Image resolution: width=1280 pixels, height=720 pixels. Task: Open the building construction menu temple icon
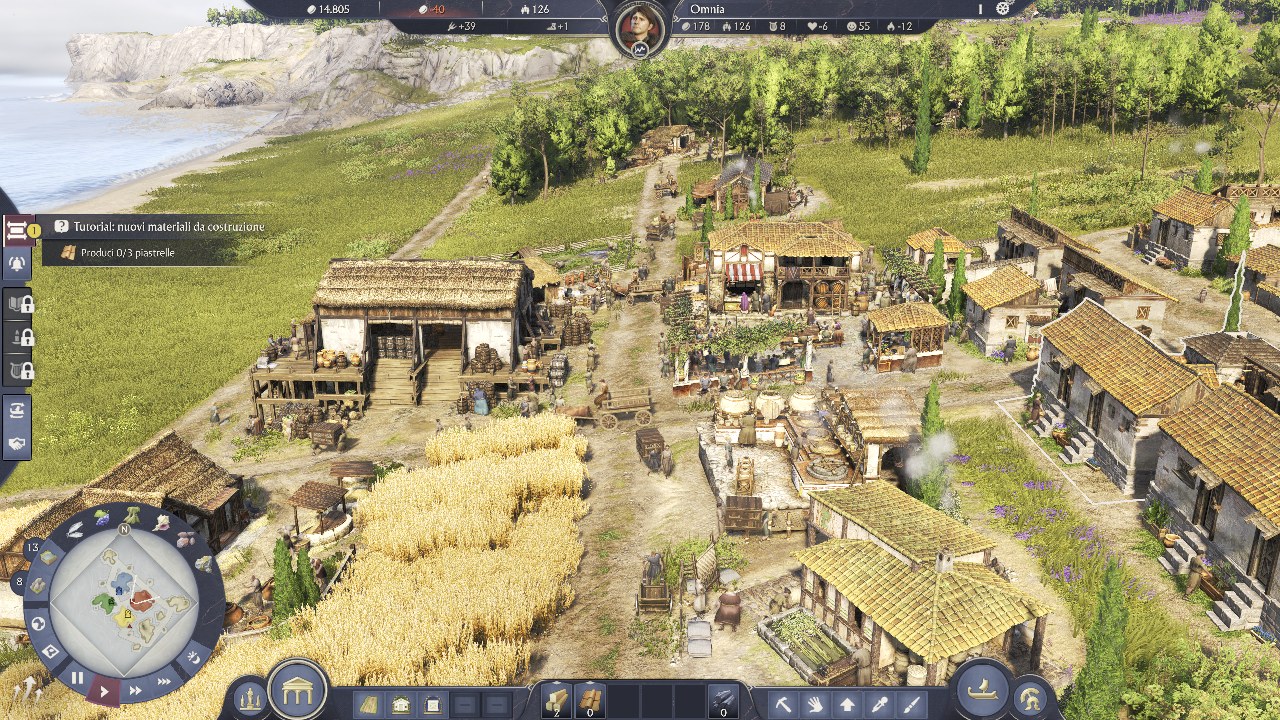[298, 690]
